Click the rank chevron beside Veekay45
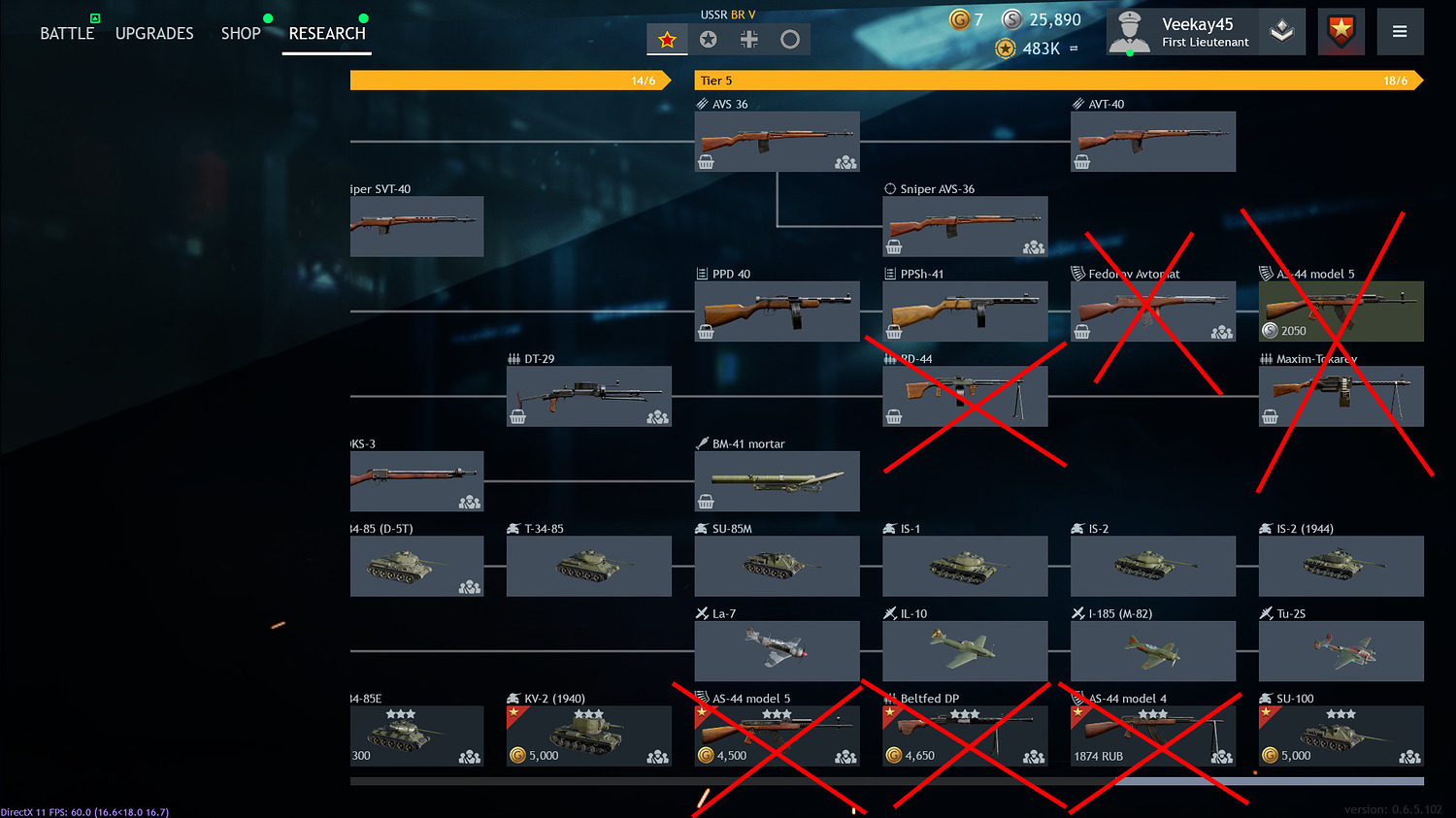 click(1282, 31)
